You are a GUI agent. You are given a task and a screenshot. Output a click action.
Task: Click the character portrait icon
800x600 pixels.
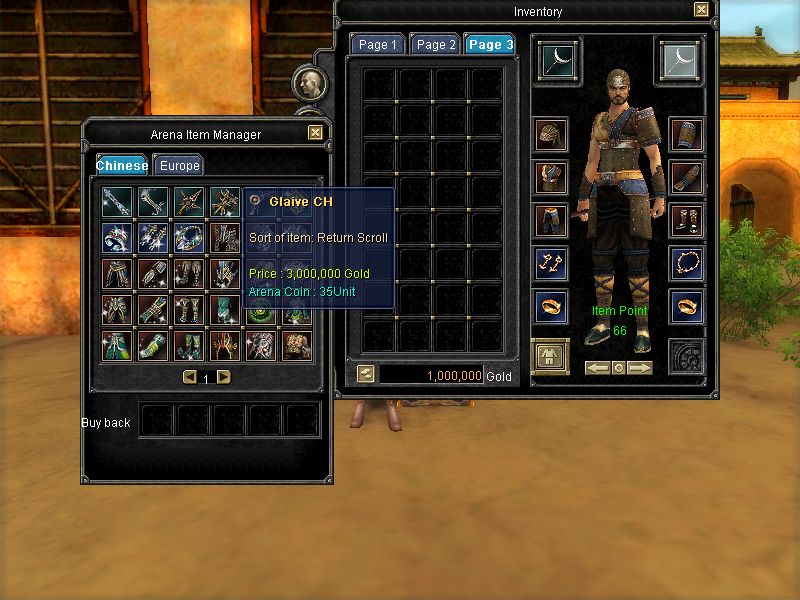click(309, 82)
